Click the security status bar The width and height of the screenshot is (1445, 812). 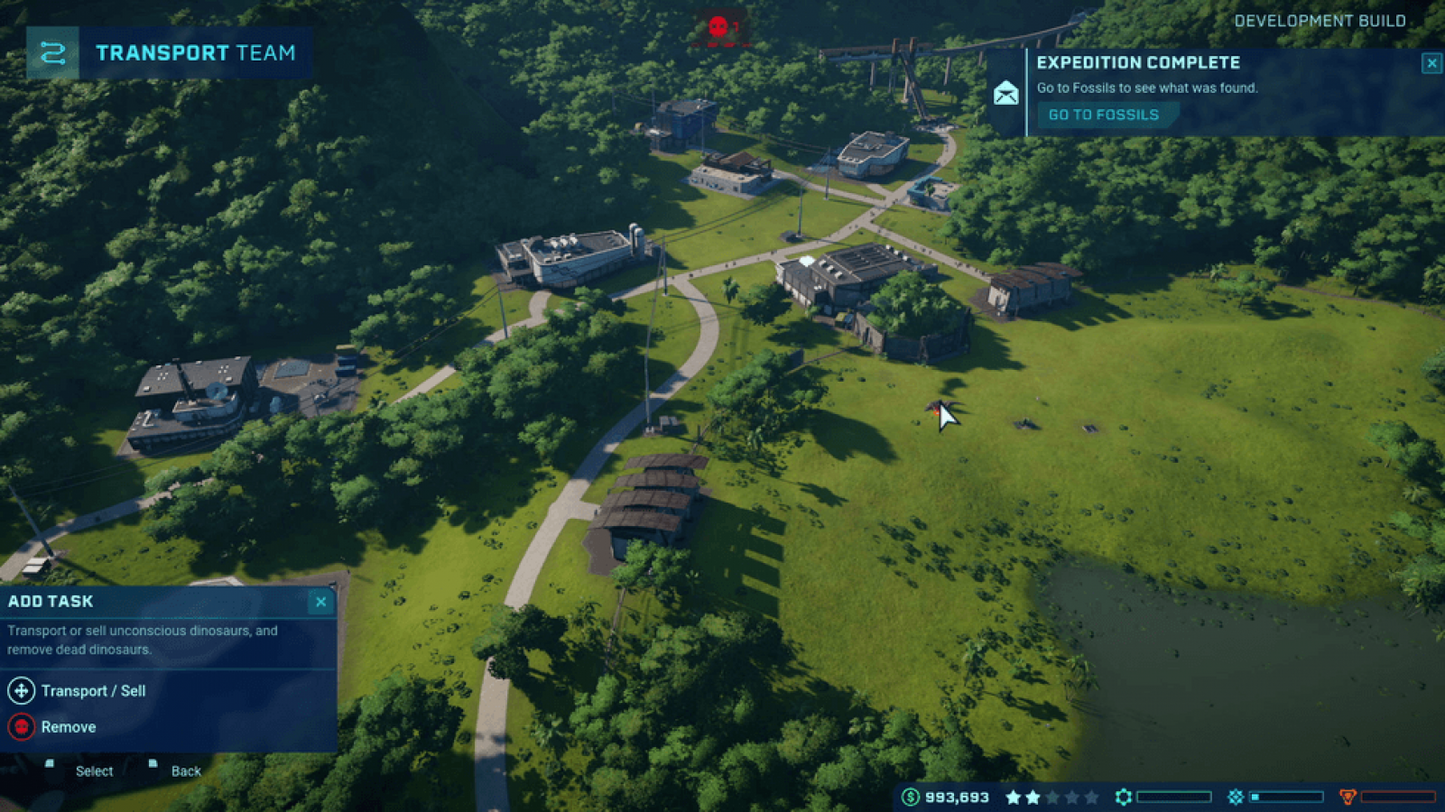click(1400, 796)
